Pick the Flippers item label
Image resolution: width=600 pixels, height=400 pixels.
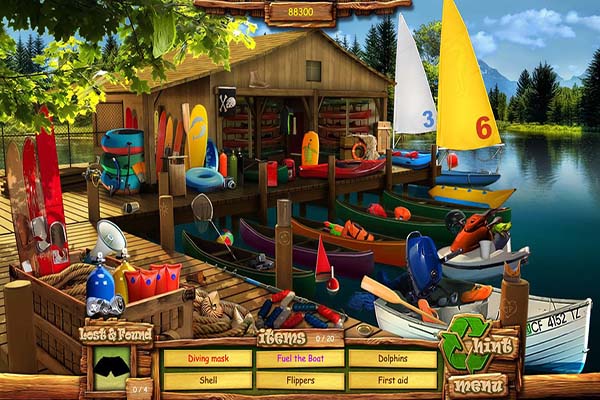pyautogui.click(x=299, y=380)
